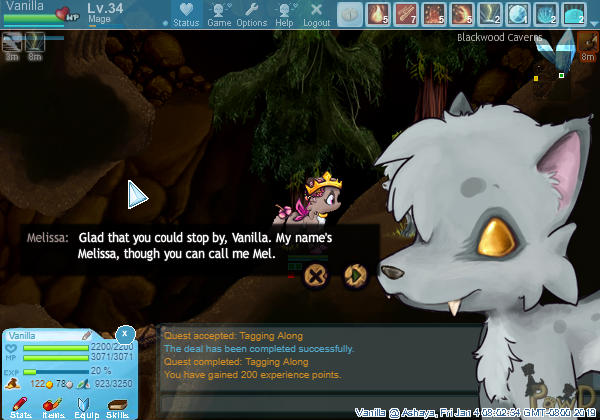This screenshot has height=420, width=600.
Task: Open the Help menu
Action: coord(284,14)
